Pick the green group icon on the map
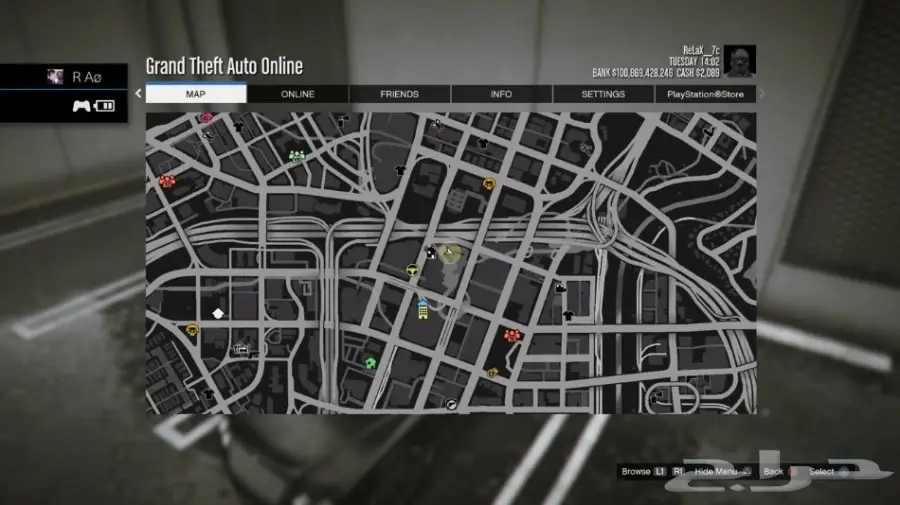The width and height of the screenshot is (900, 505). [296, 156]
